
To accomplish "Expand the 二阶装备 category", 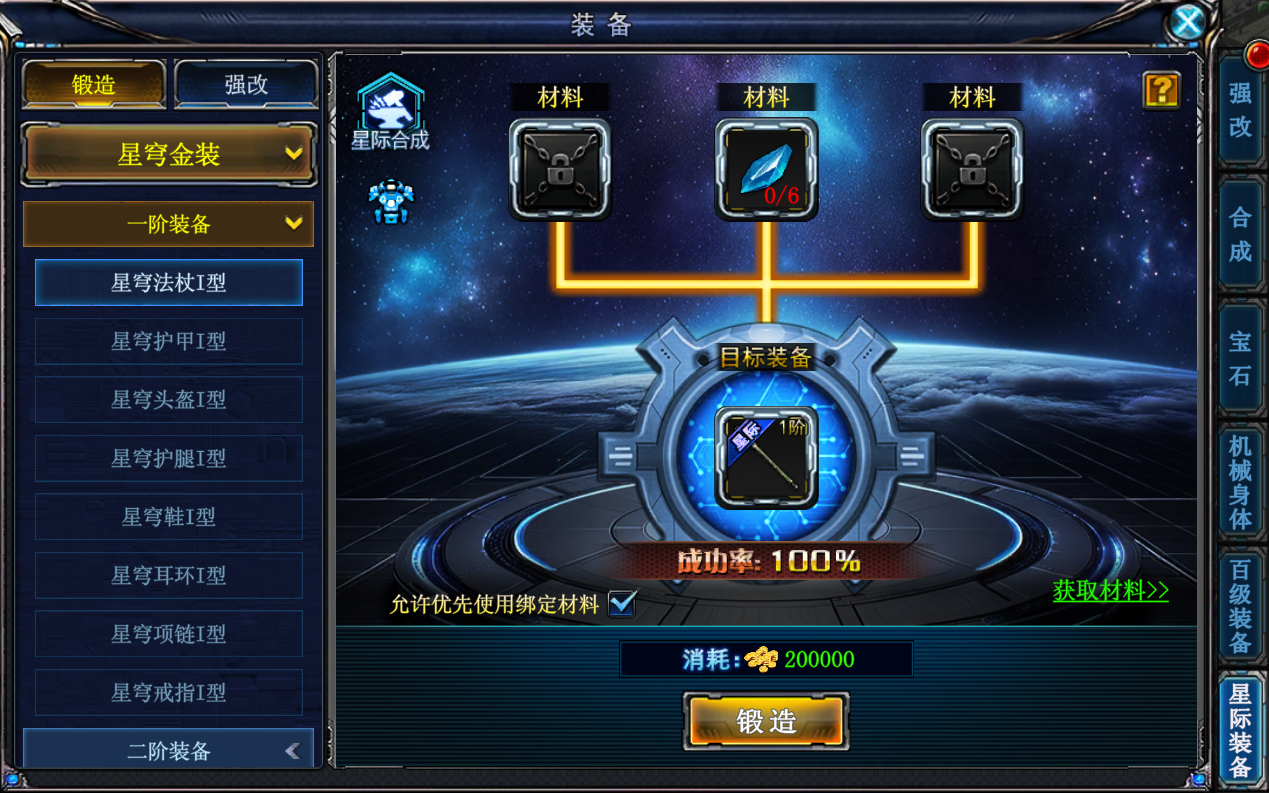I will pyautogui.click(x=168, y=751).
